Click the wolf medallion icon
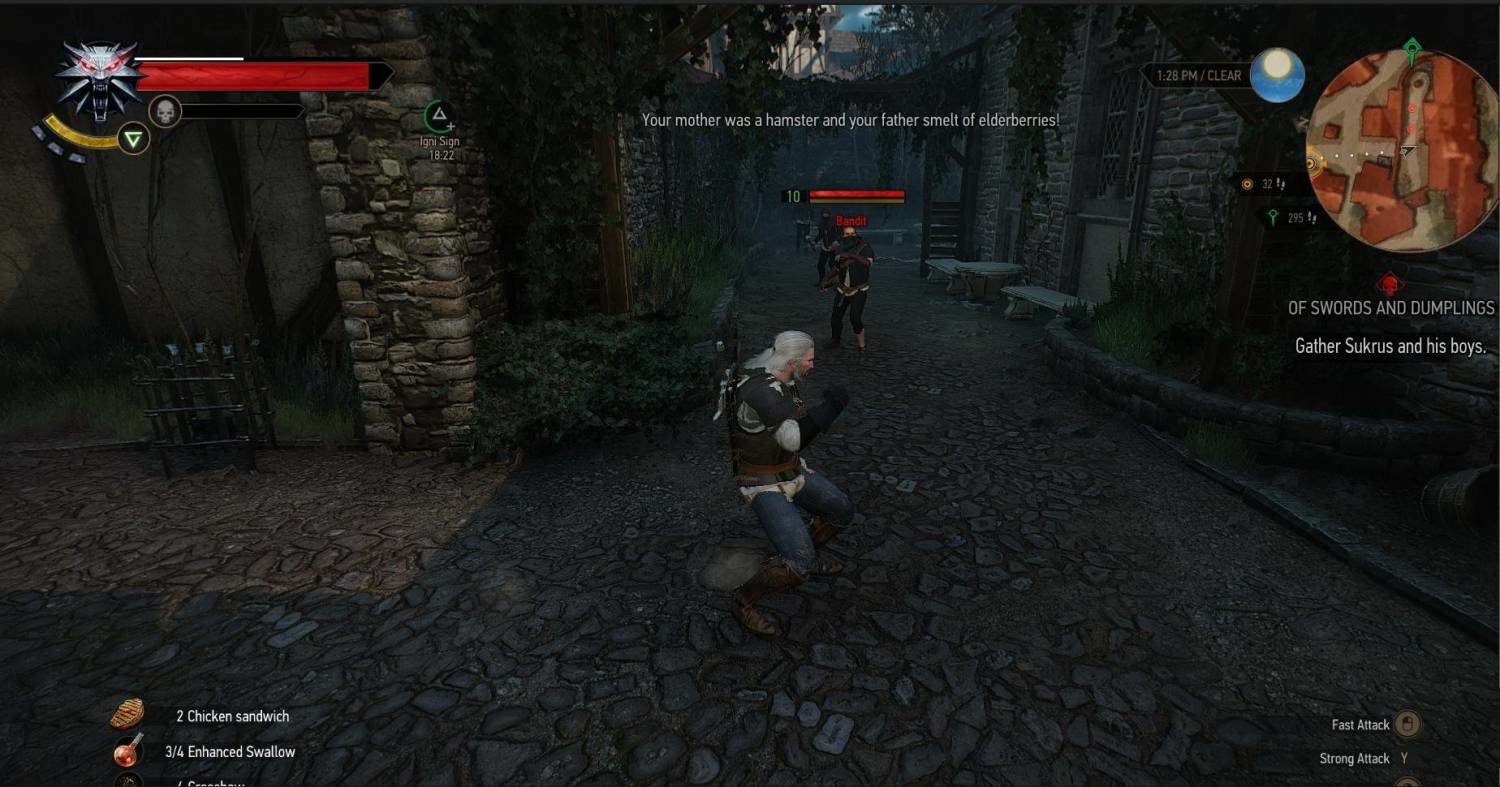 (96, 78)
